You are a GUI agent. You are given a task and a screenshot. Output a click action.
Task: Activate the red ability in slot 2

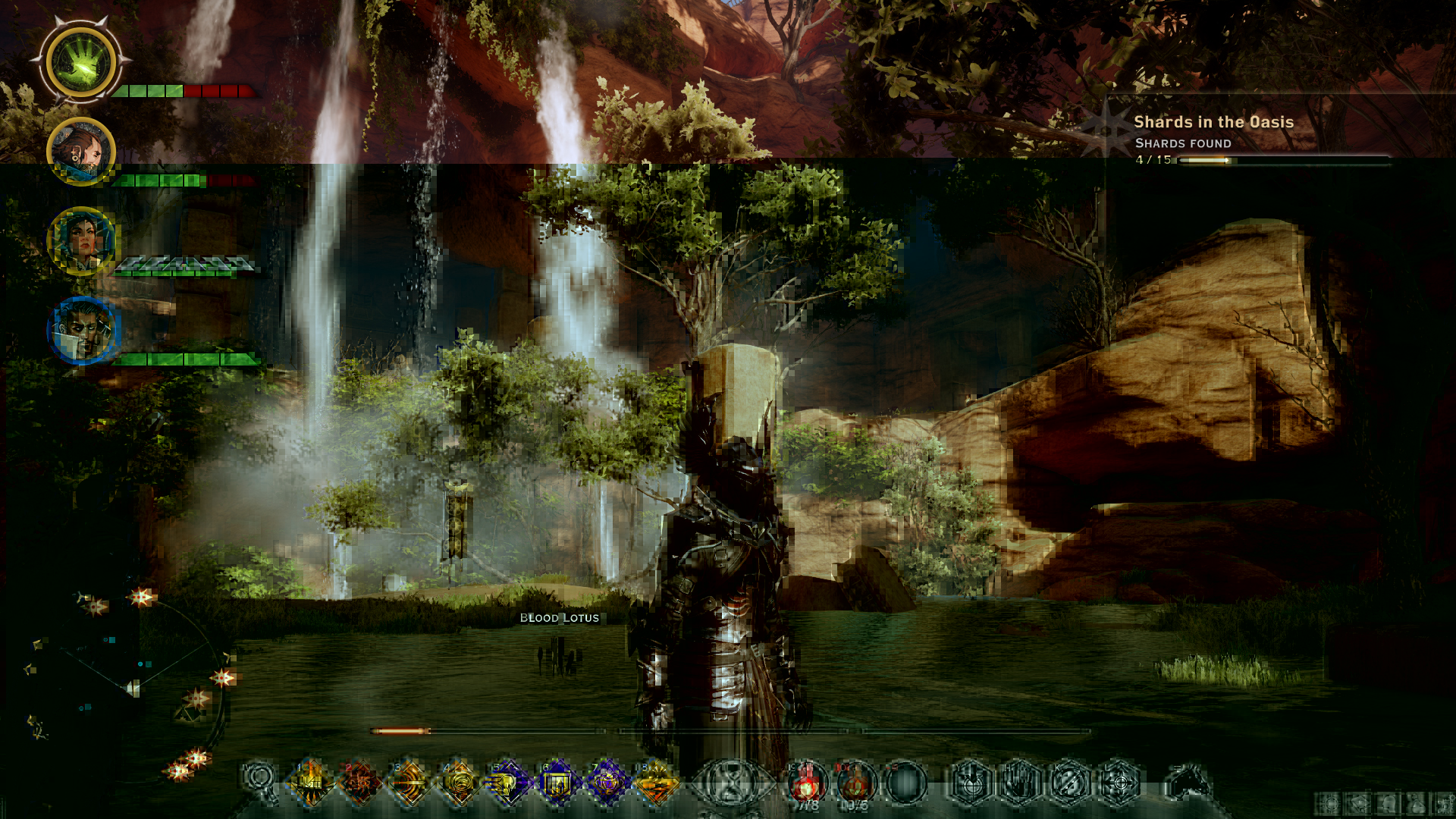click(359, 781)
